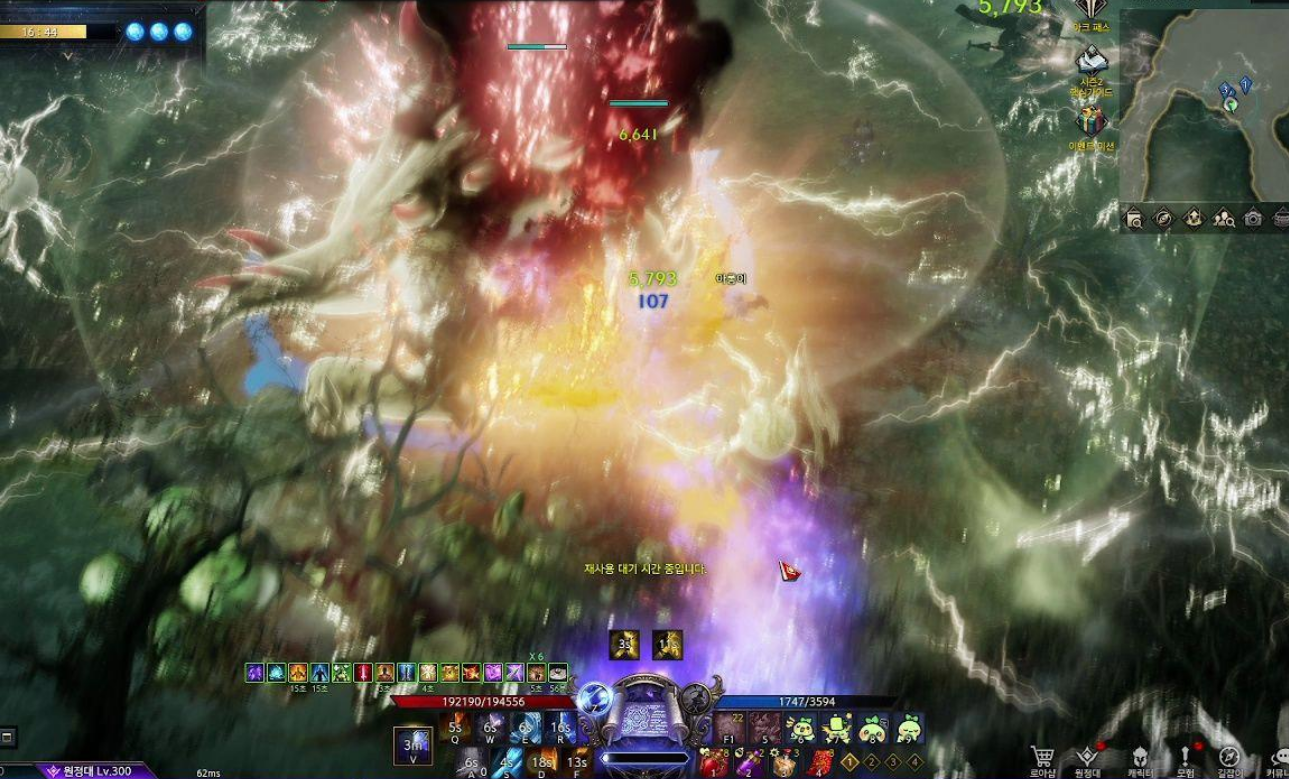
Task: Click the minimap camera button
Action: pyautogui.click(x=1253, y=218)
